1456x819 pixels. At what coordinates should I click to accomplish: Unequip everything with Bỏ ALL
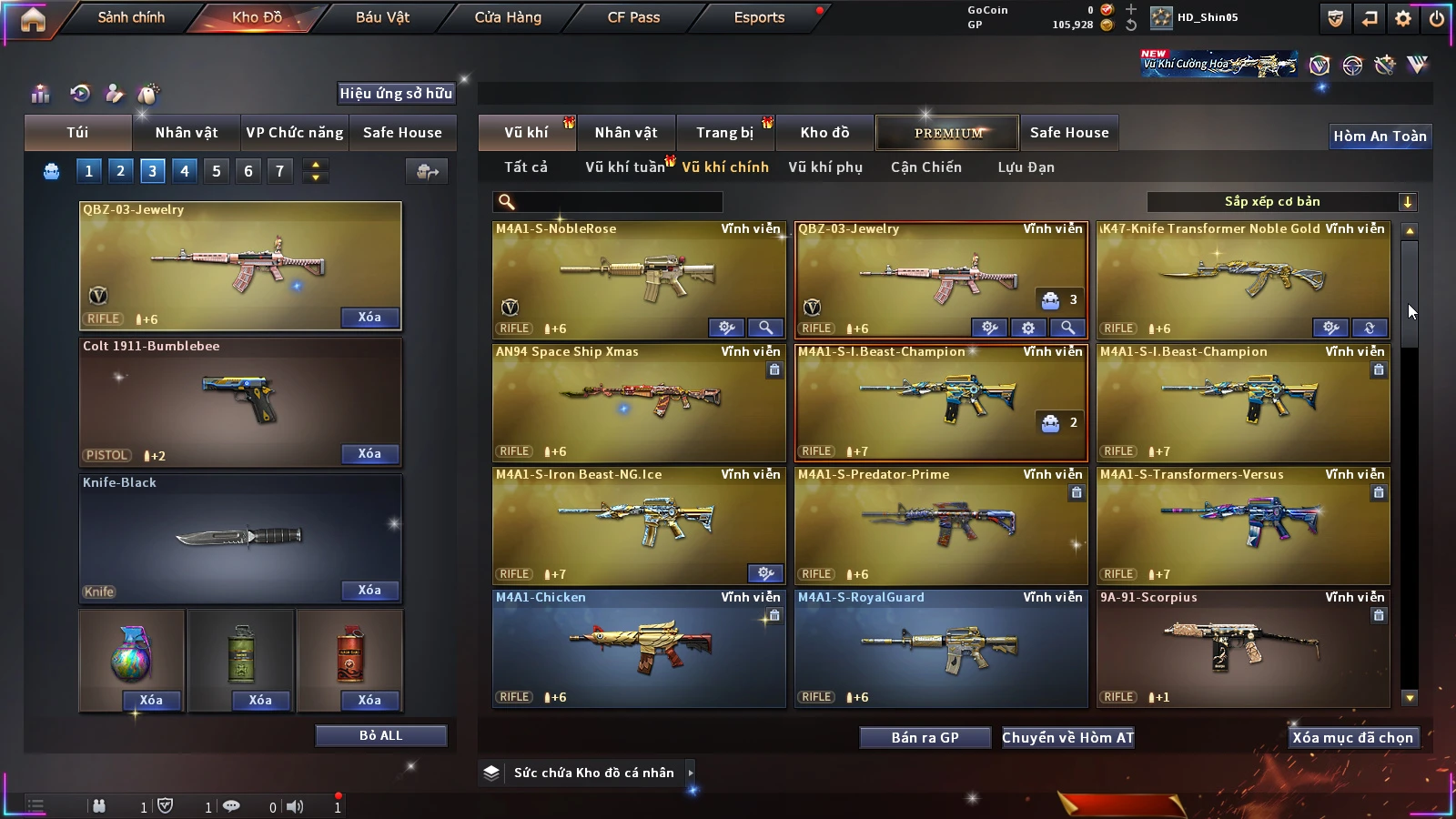380,735
